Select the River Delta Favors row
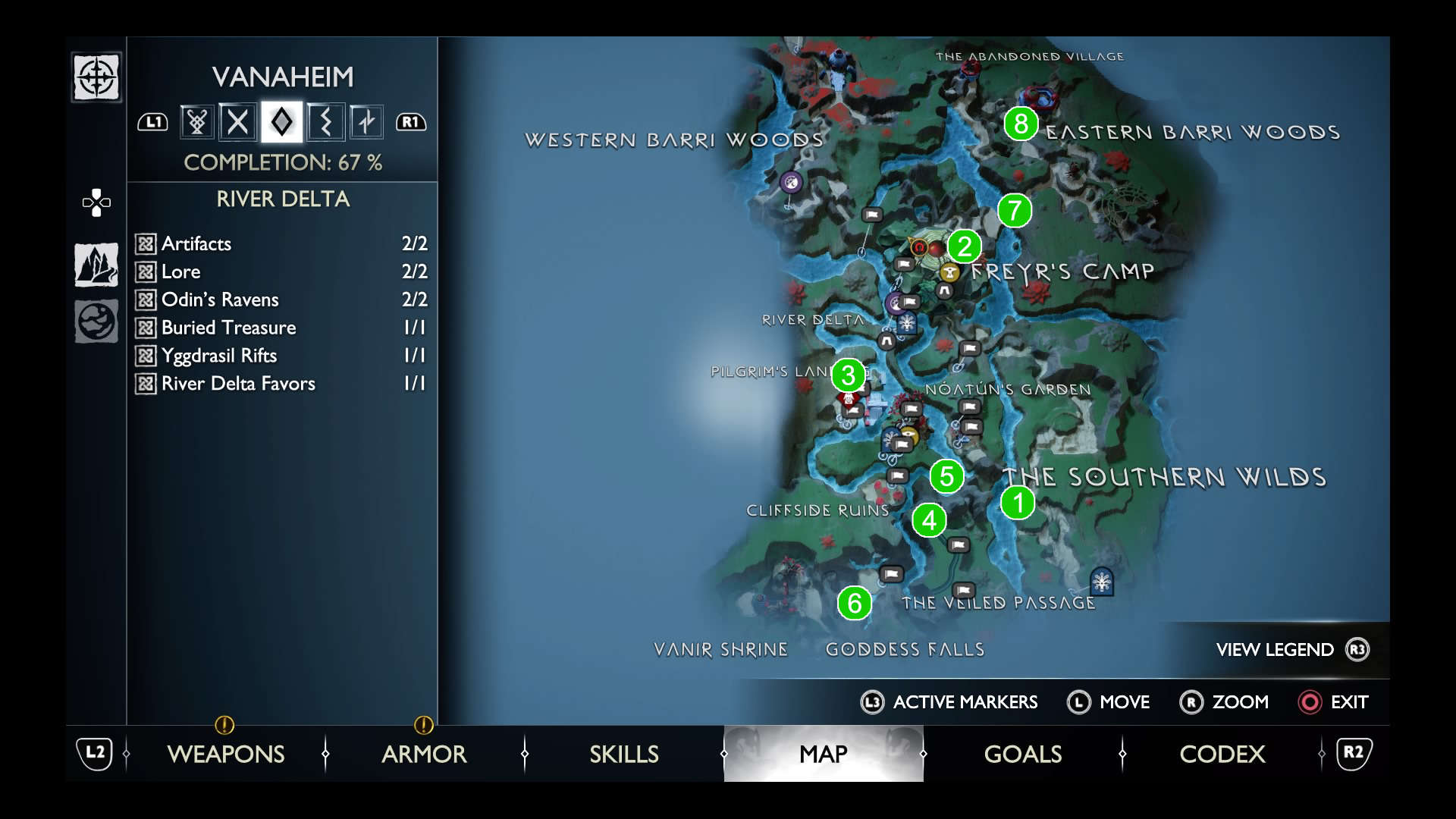The width and height of the screenshot is (1456, 819). [281, 384]
